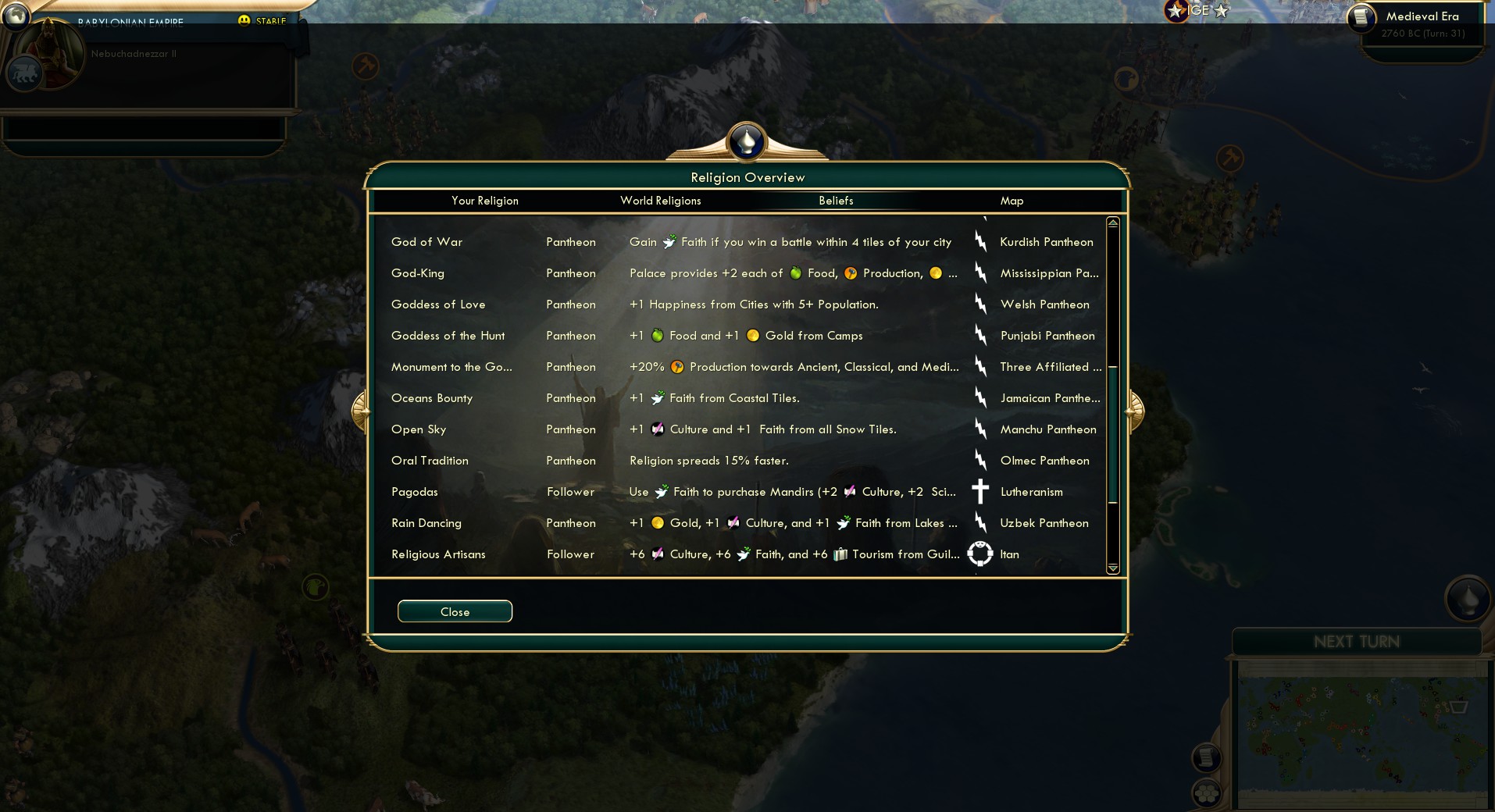Image resolution: width=1495 pixels, height=812 pixels.
Task: Click the religion droplet emblem atop the panel
Action: click(x=747, y=142)
